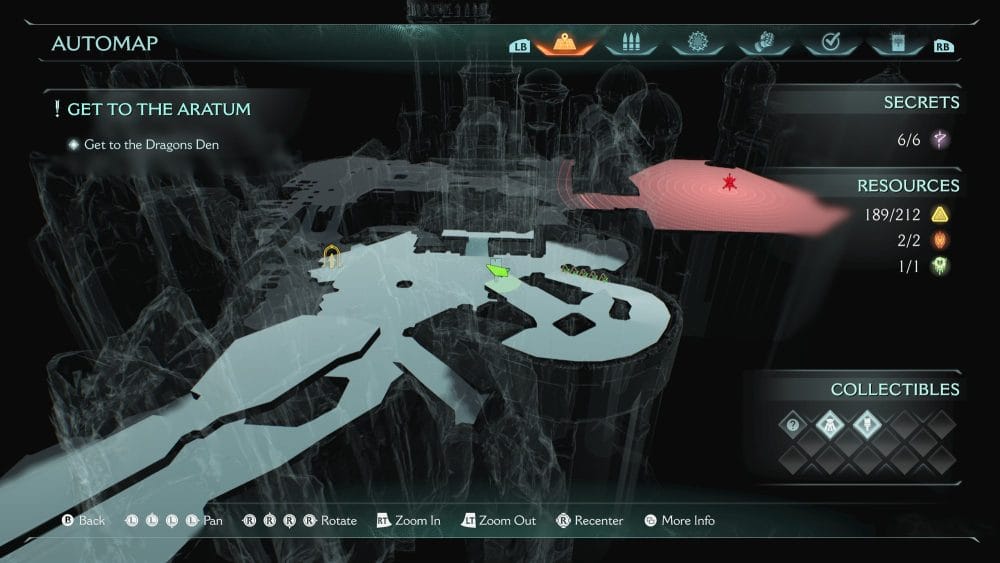Select the toy figure collectible slot
Viewport: 1000px width, 563px height.
tap(829, 425)
